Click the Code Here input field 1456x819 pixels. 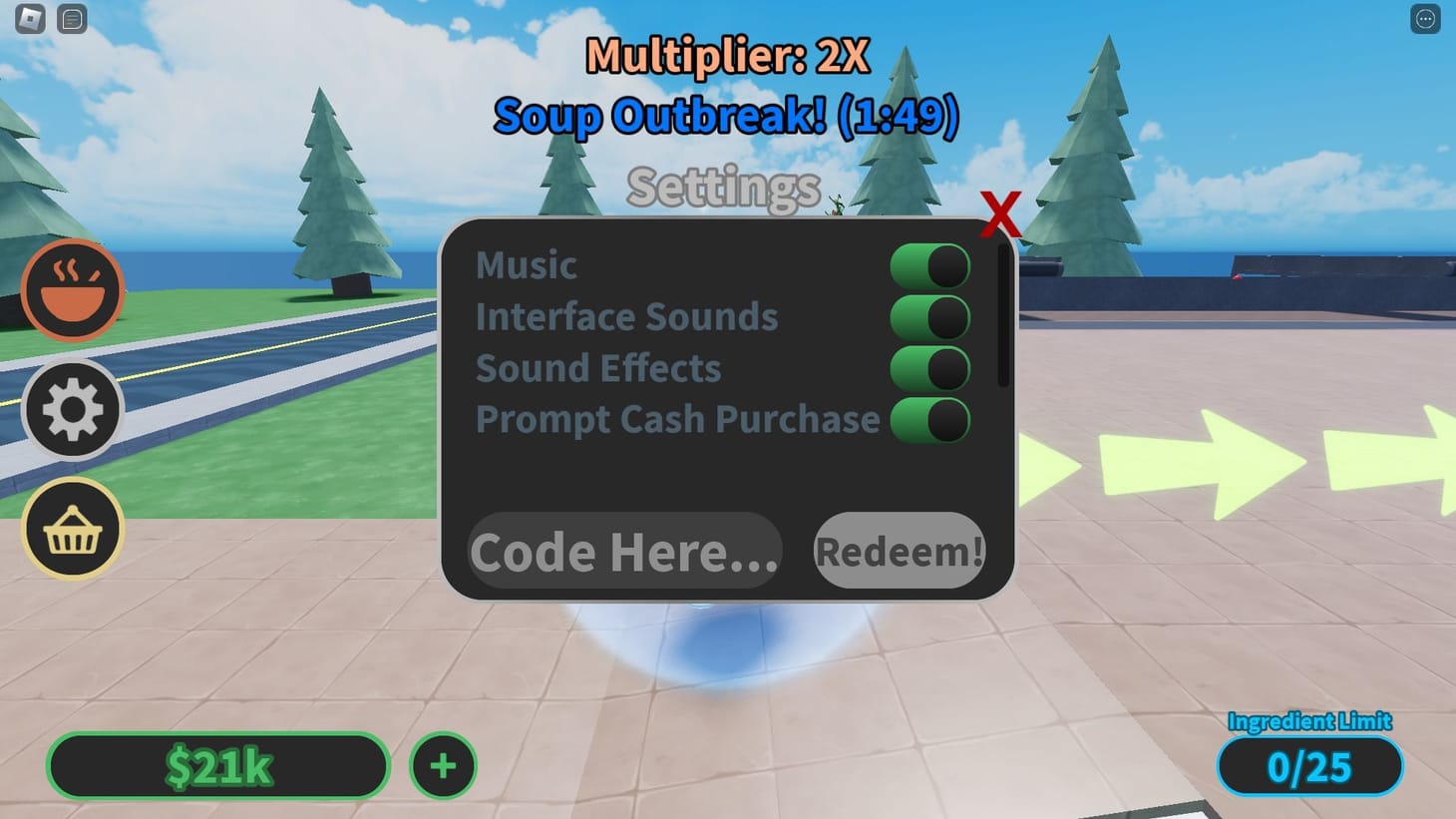(x=623, y=551)
